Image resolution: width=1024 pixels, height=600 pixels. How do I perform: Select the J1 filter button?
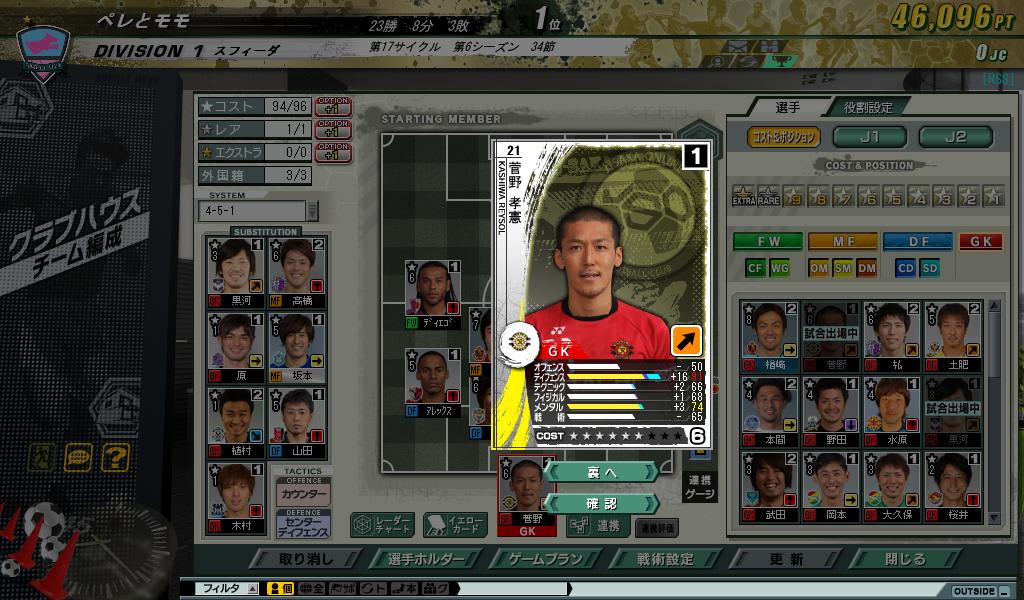(869, 137)
